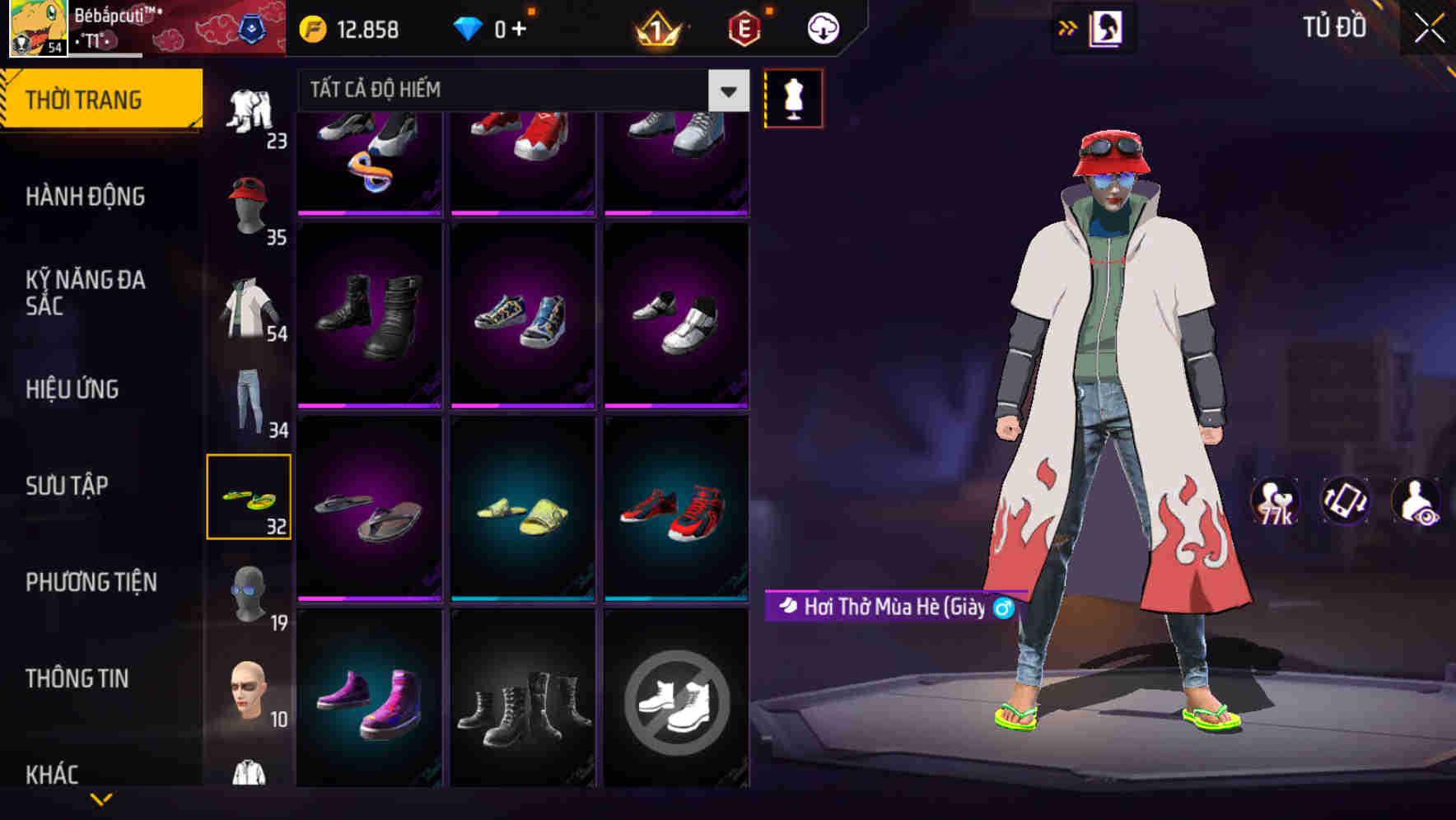Viewport: 1456px width, 820px height.
Task: Click the 77k likes icon beside character
Action: pyautogui.click(x=1273, y=502)
